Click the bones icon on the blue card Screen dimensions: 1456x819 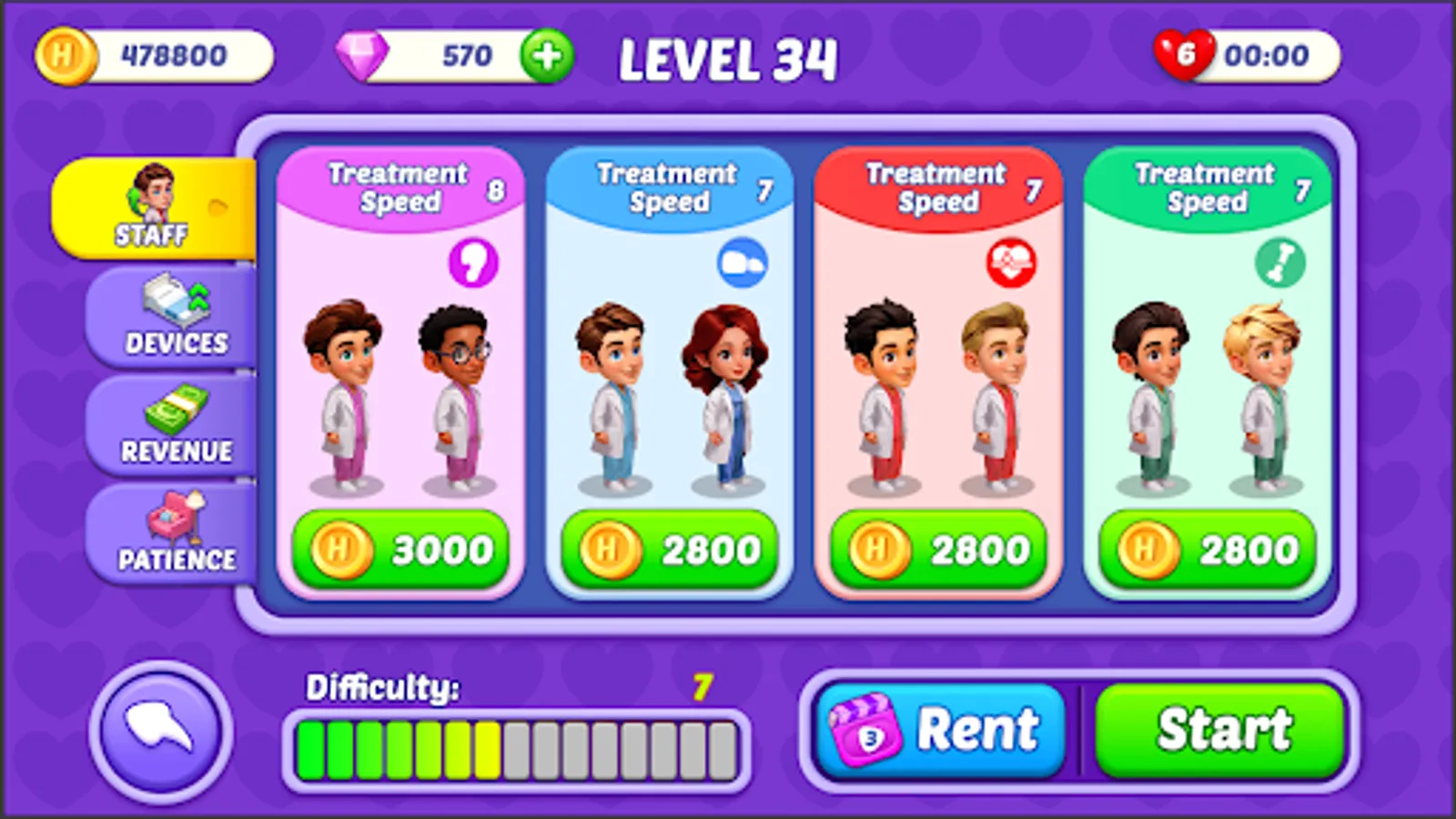click(x=740, y=263)
